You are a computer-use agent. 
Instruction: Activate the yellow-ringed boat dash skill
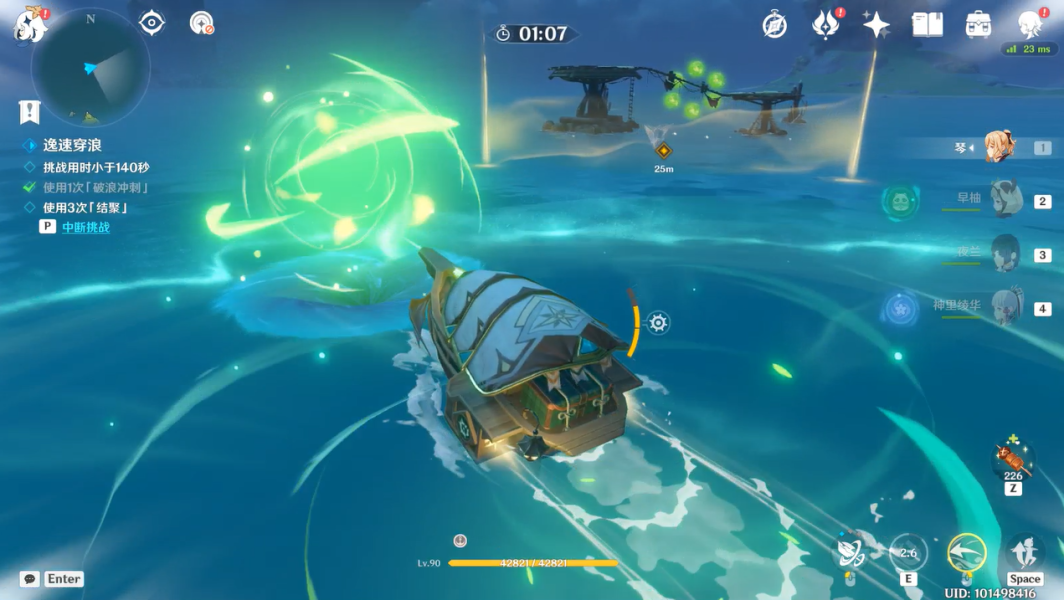click(x=966, y=553)
